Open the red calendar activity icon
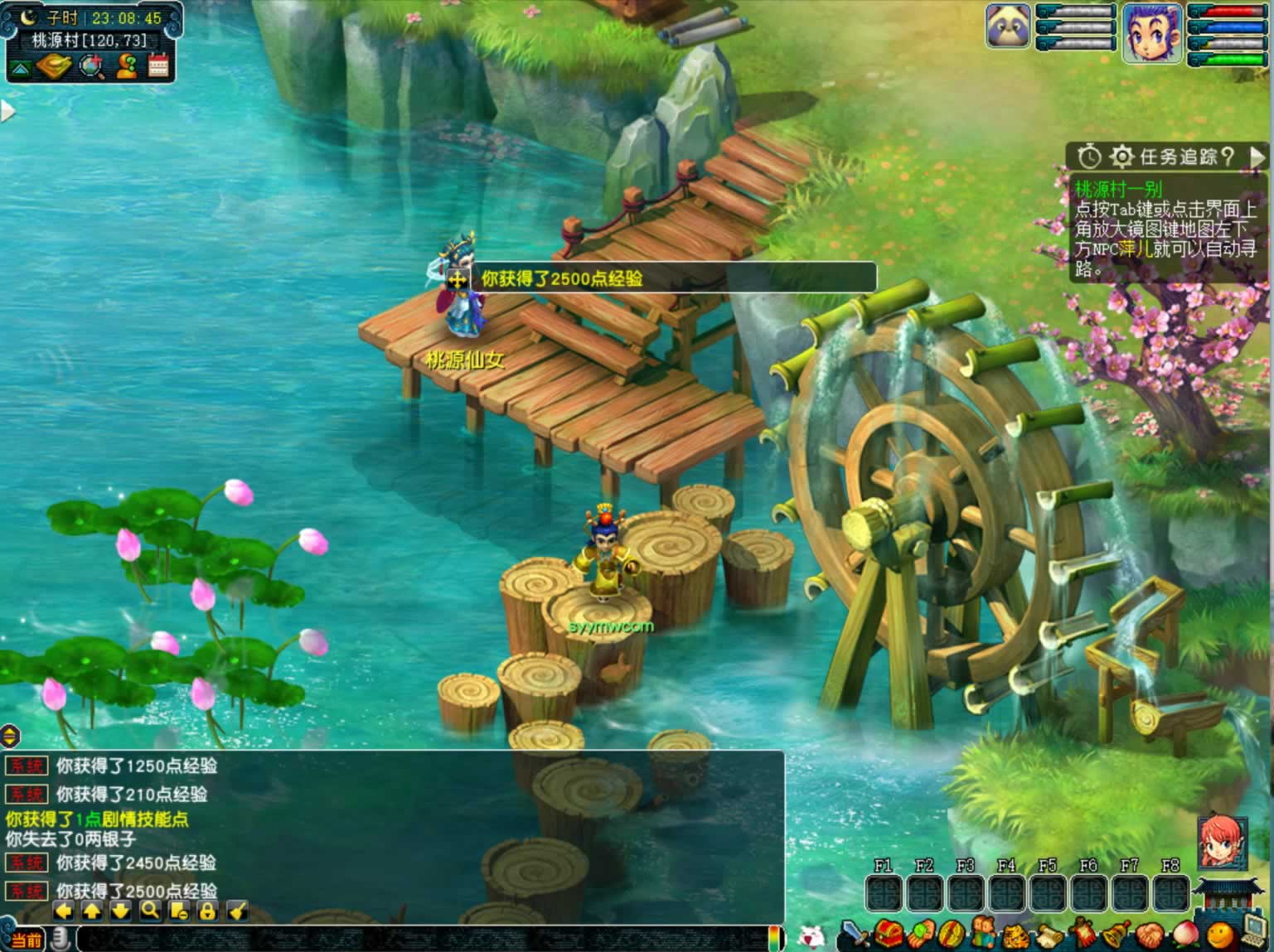 (158, 65)
